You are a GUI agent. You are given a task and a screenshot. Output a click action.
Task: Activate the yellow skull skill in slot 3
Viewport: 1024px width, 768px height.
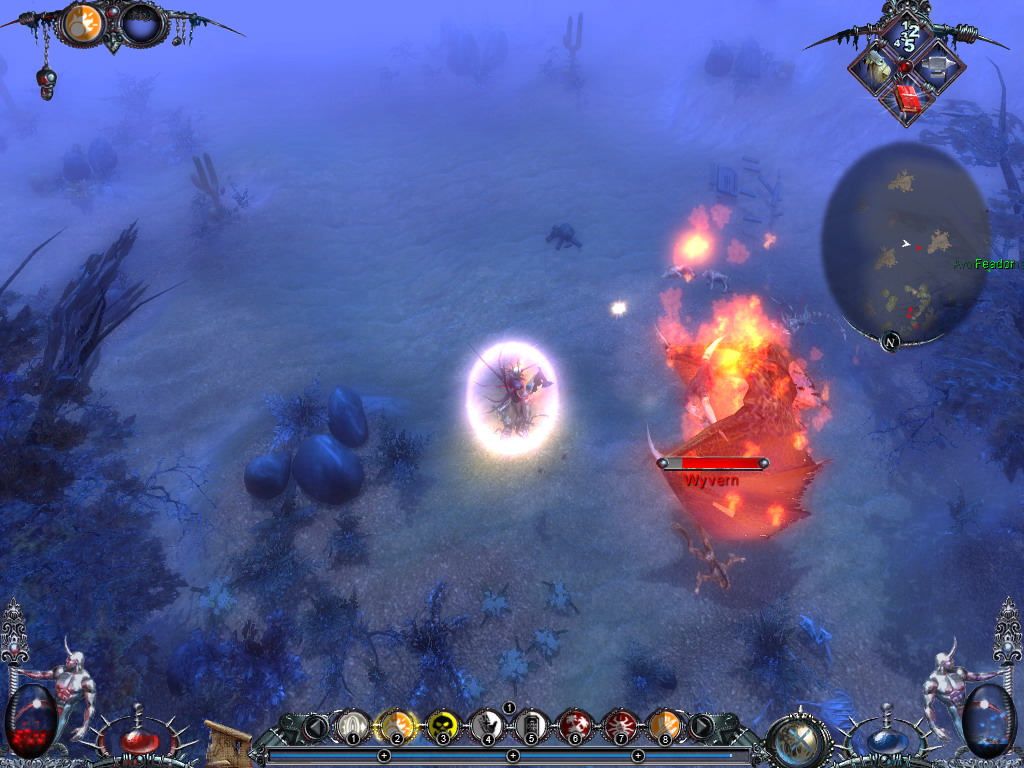(x=442, y=725)
